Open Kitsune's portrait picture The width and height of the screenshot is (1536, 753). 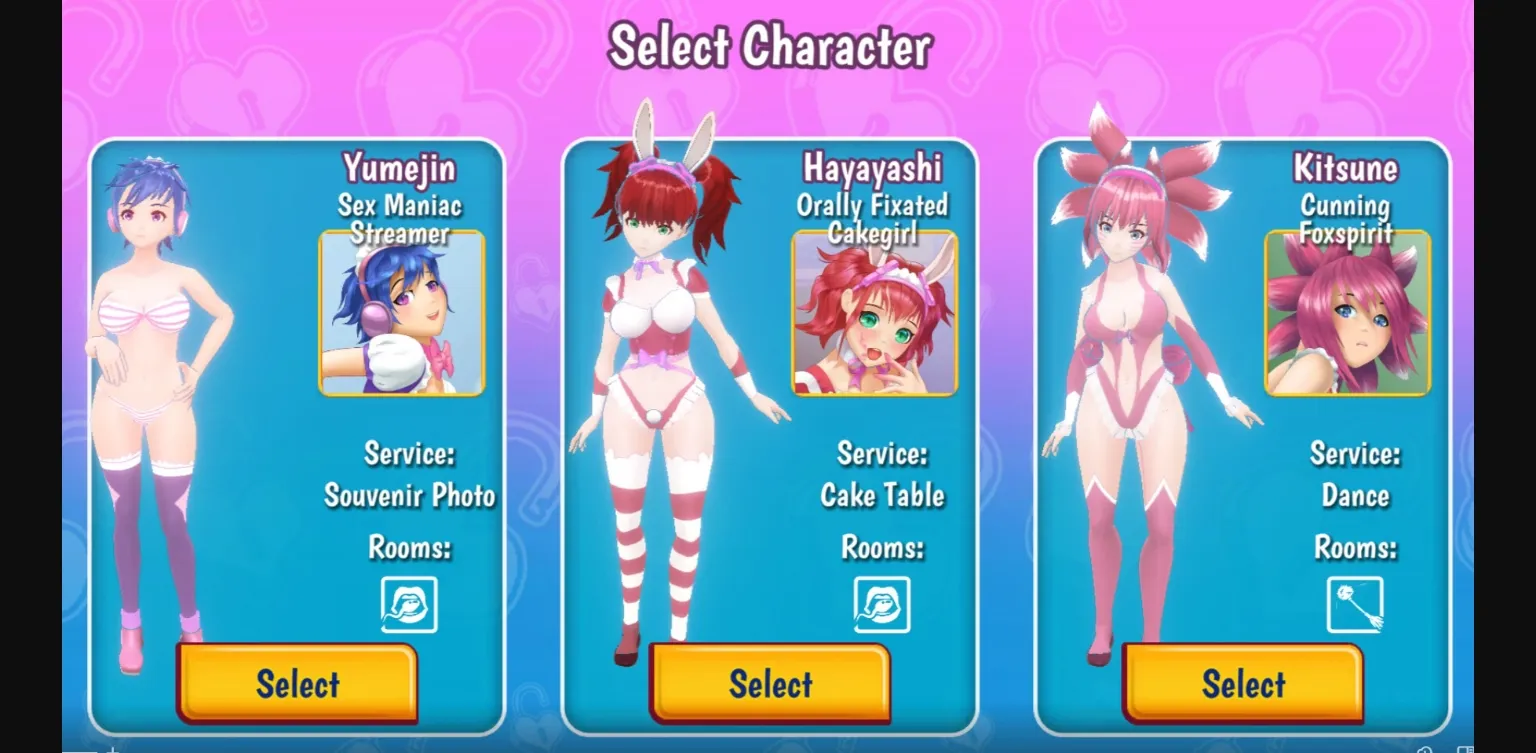click(1348, 313)
